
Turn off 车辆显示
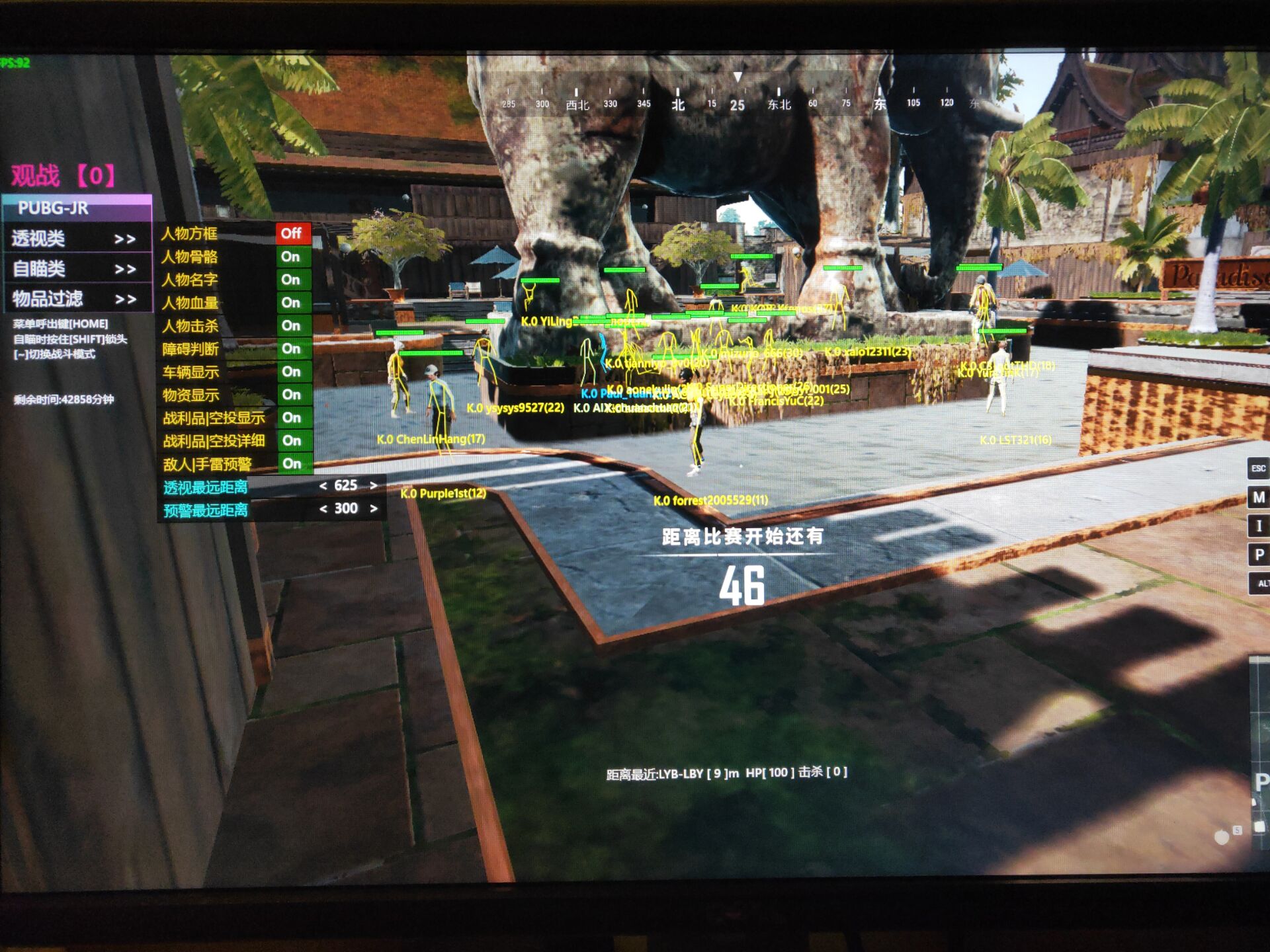(292, 372)
